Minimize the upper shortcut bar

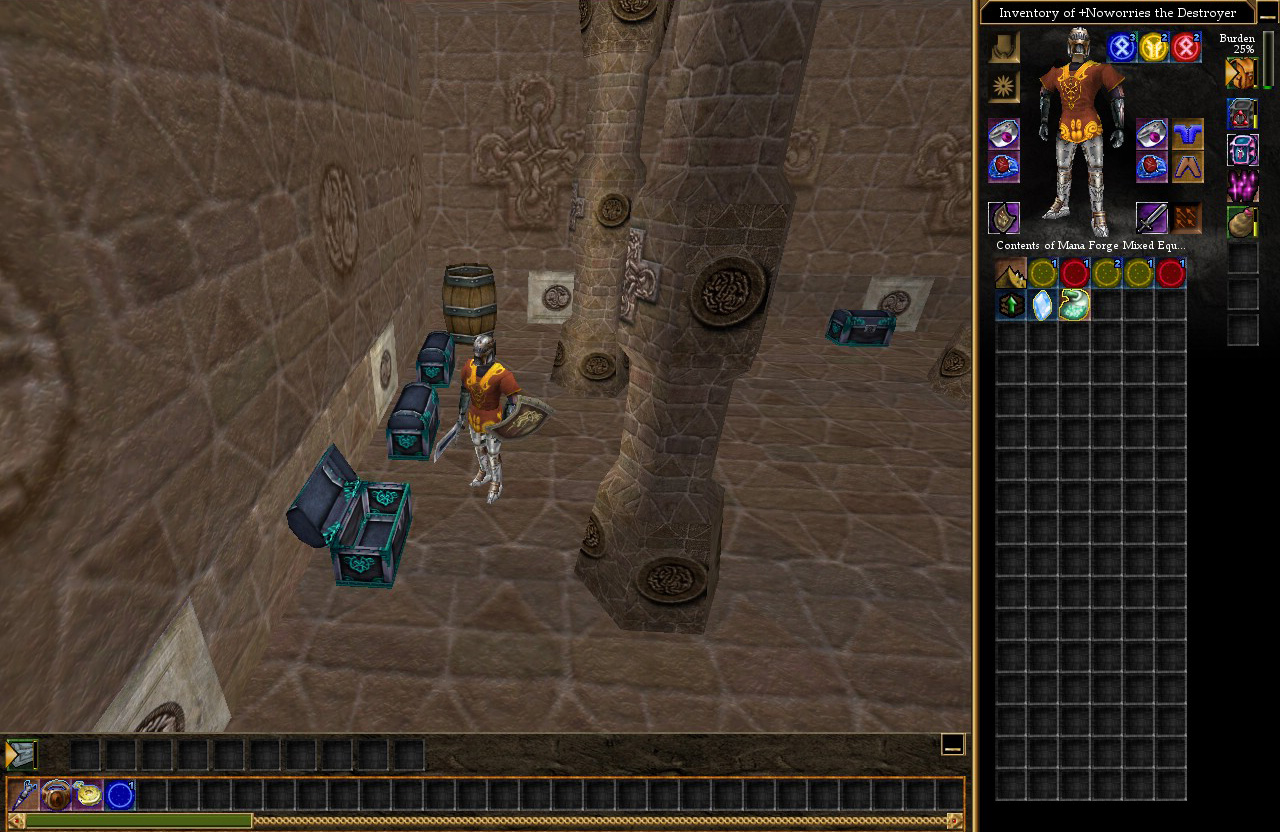pos(953,744)
